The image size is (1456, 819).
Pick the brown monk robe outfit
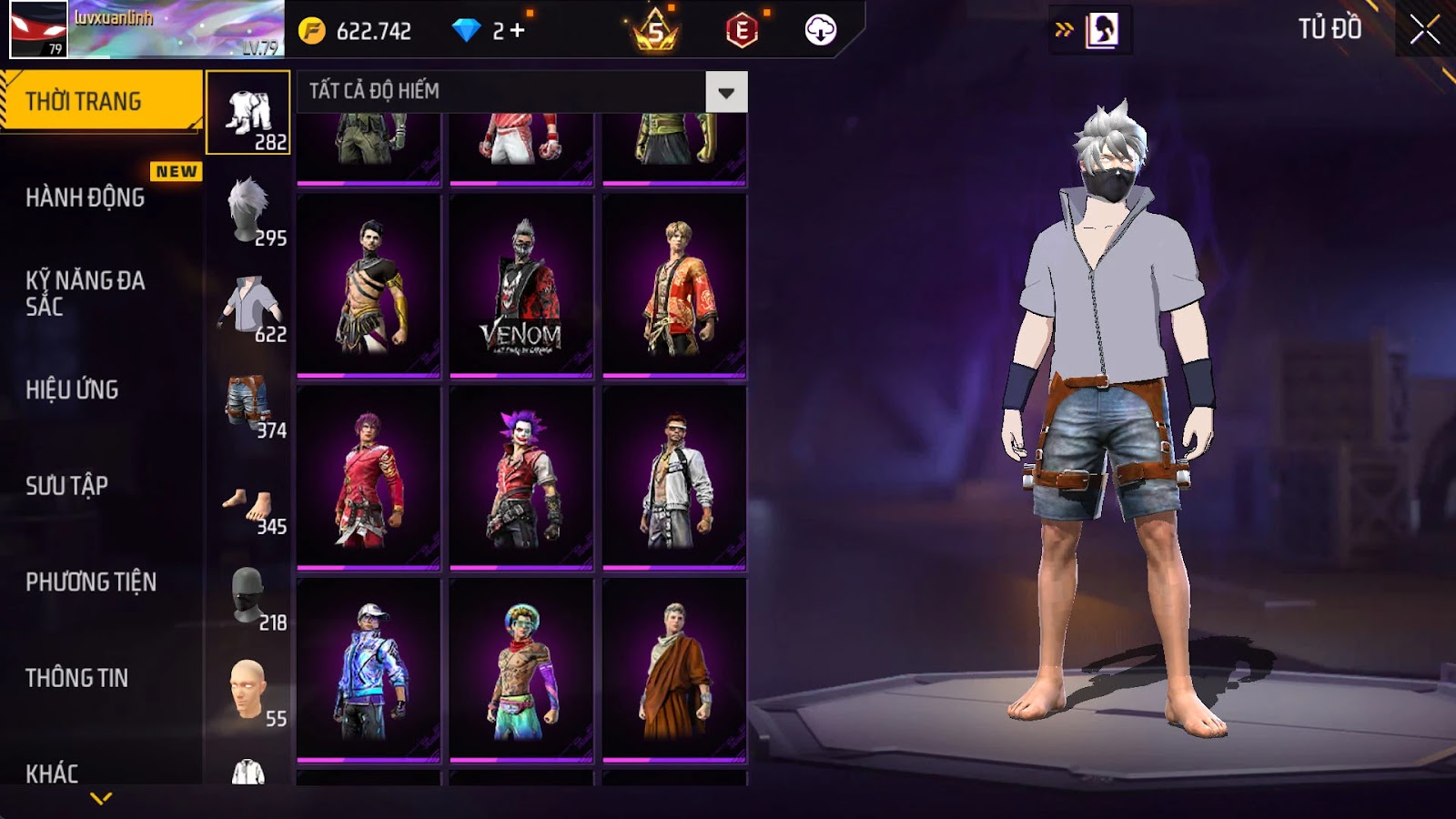click(674, 672)
